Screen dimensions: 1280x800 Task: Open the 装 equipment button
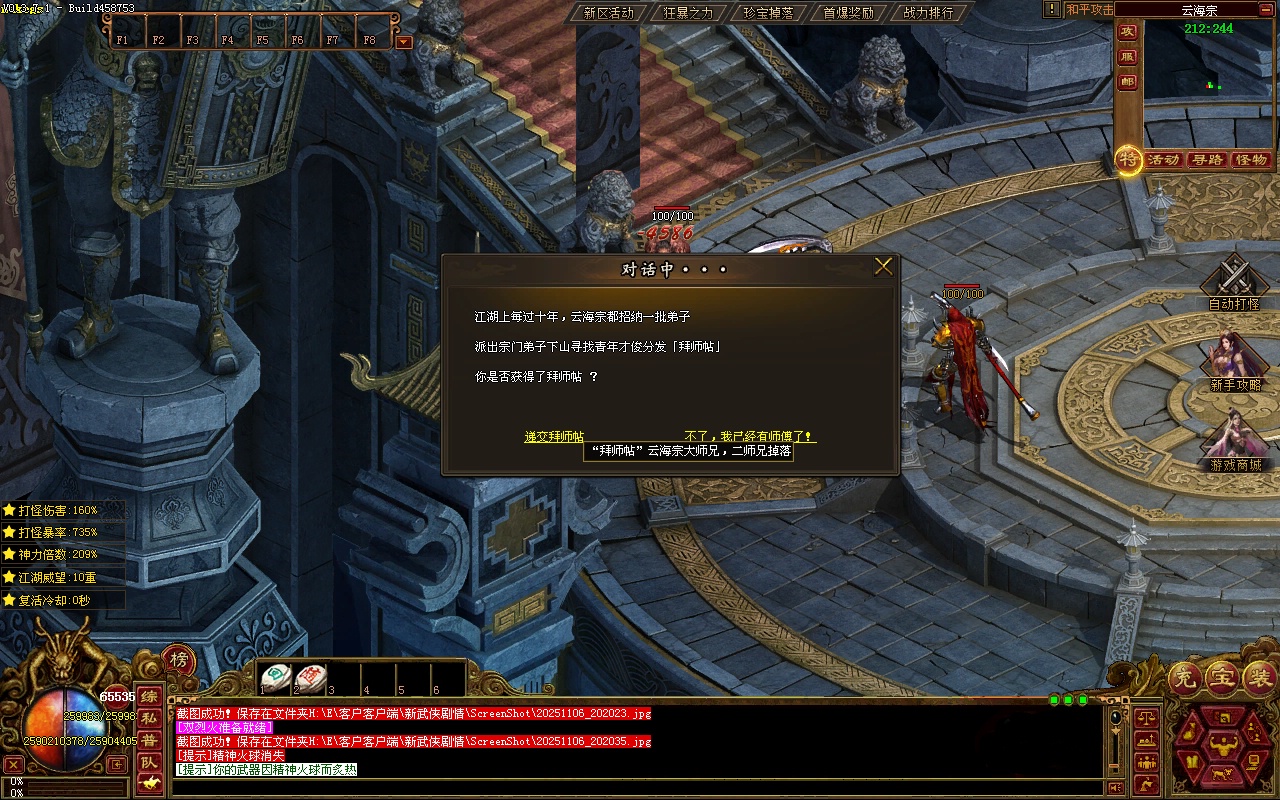1257,678
